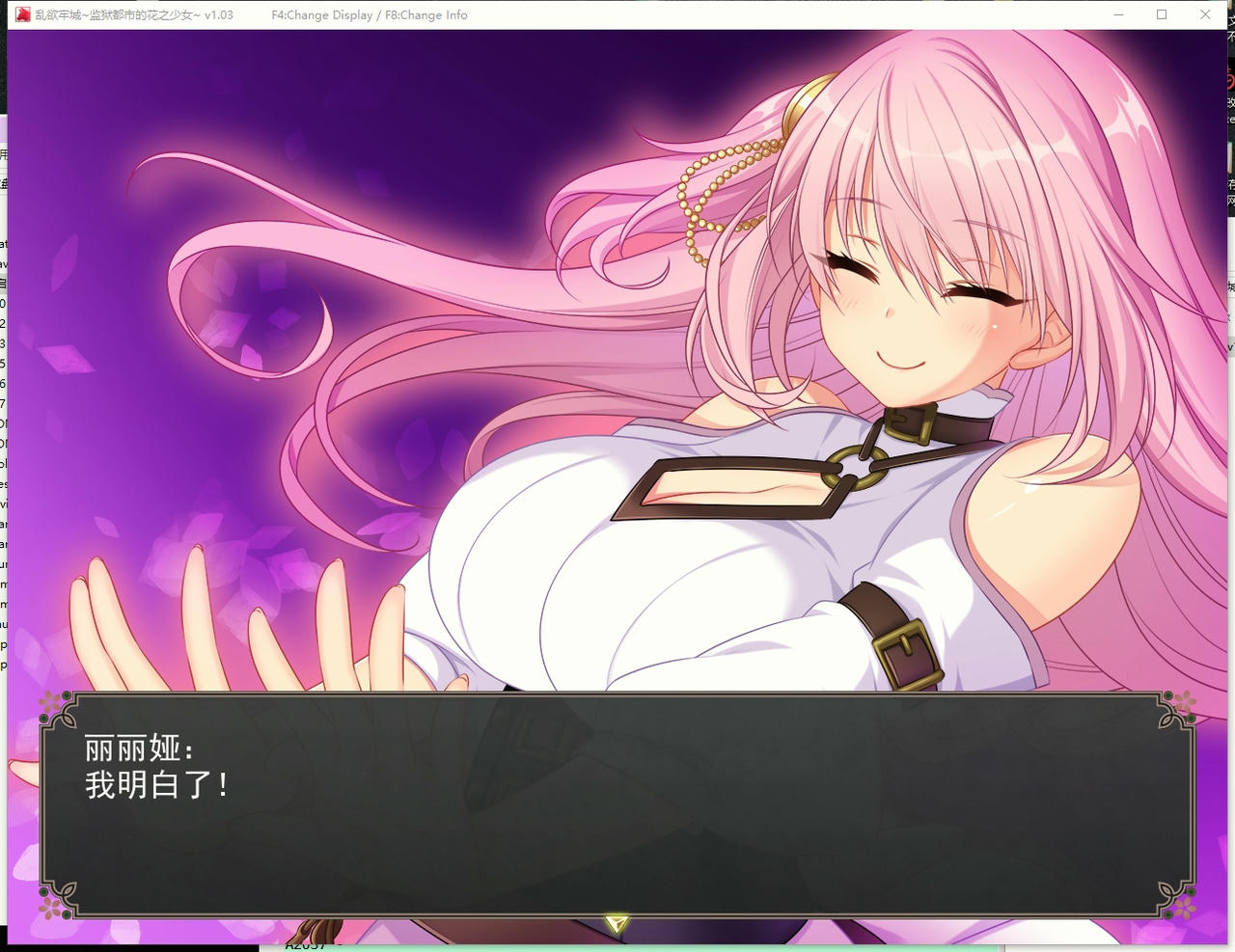This screenshot has width=1235, height=952.
Task: Click the partial window labeled A2037 at the bottom
Action: [302, 945]
